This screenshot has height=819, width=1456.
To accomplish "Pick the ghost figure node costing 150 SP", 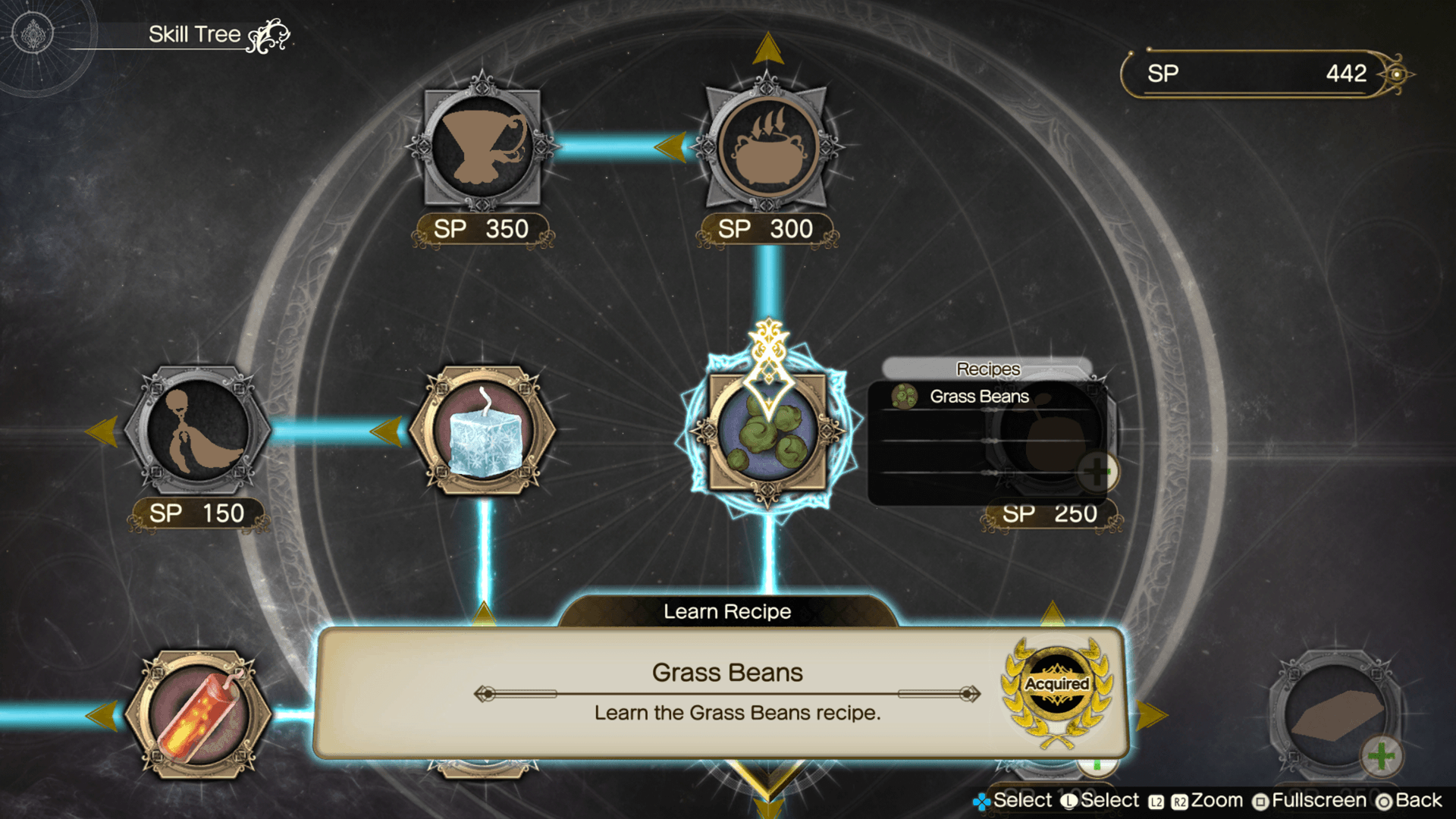I will point(198,431).
